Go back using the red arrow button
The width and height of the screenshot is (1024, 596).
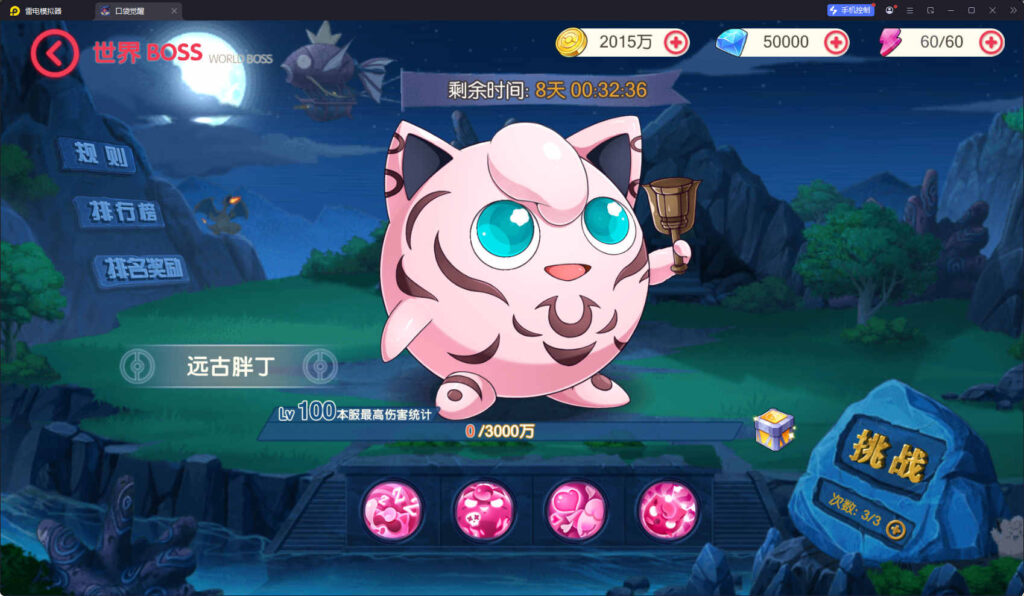tap(54, 53)
